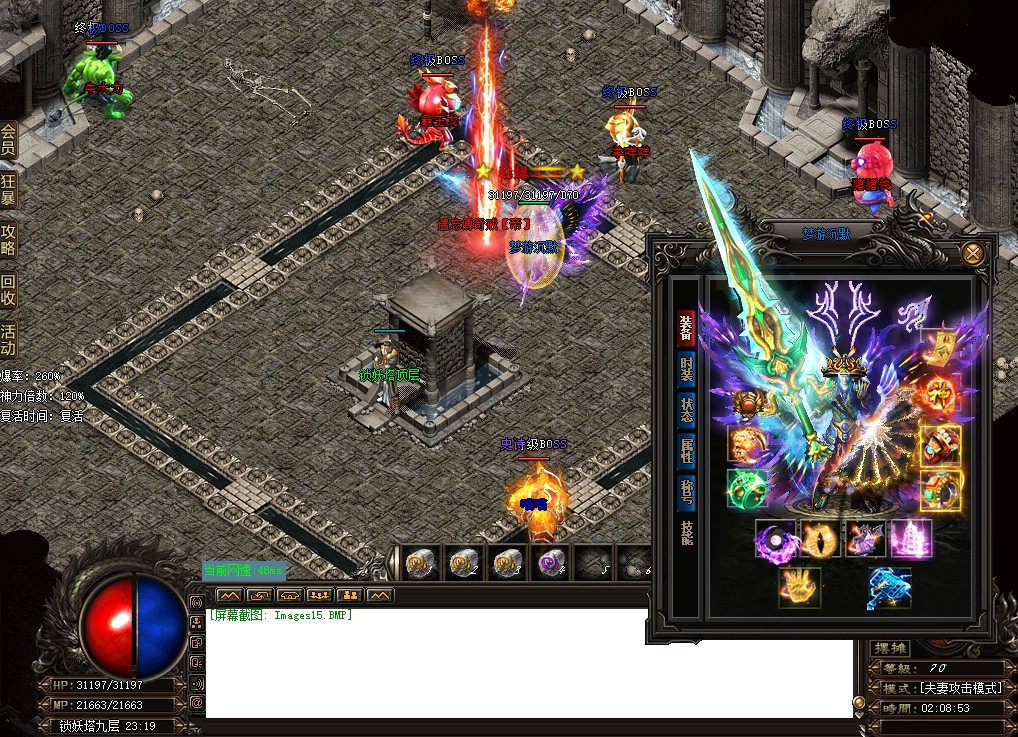Select the 神 flame medal equipment slot
The height and width of the screenshot is (737, 1018).
[x=940, y=395]
